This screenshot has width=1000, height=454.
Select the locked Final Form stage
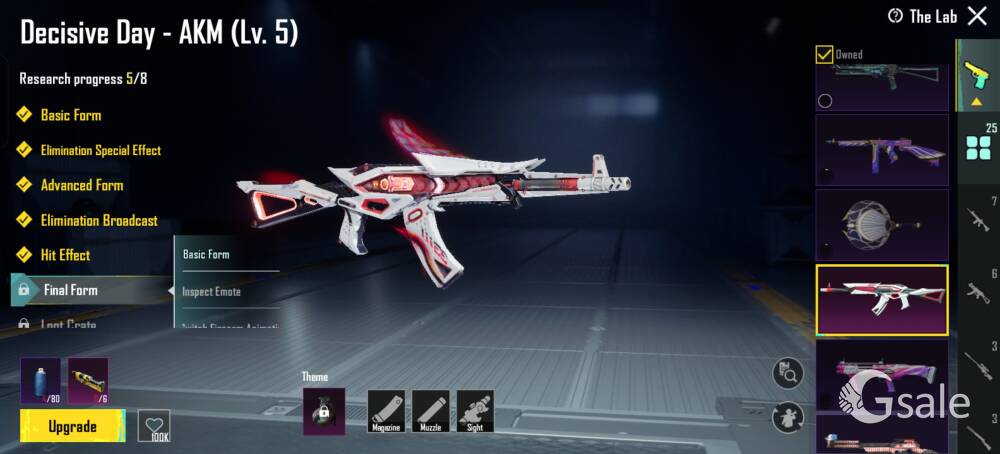(70, 290)
